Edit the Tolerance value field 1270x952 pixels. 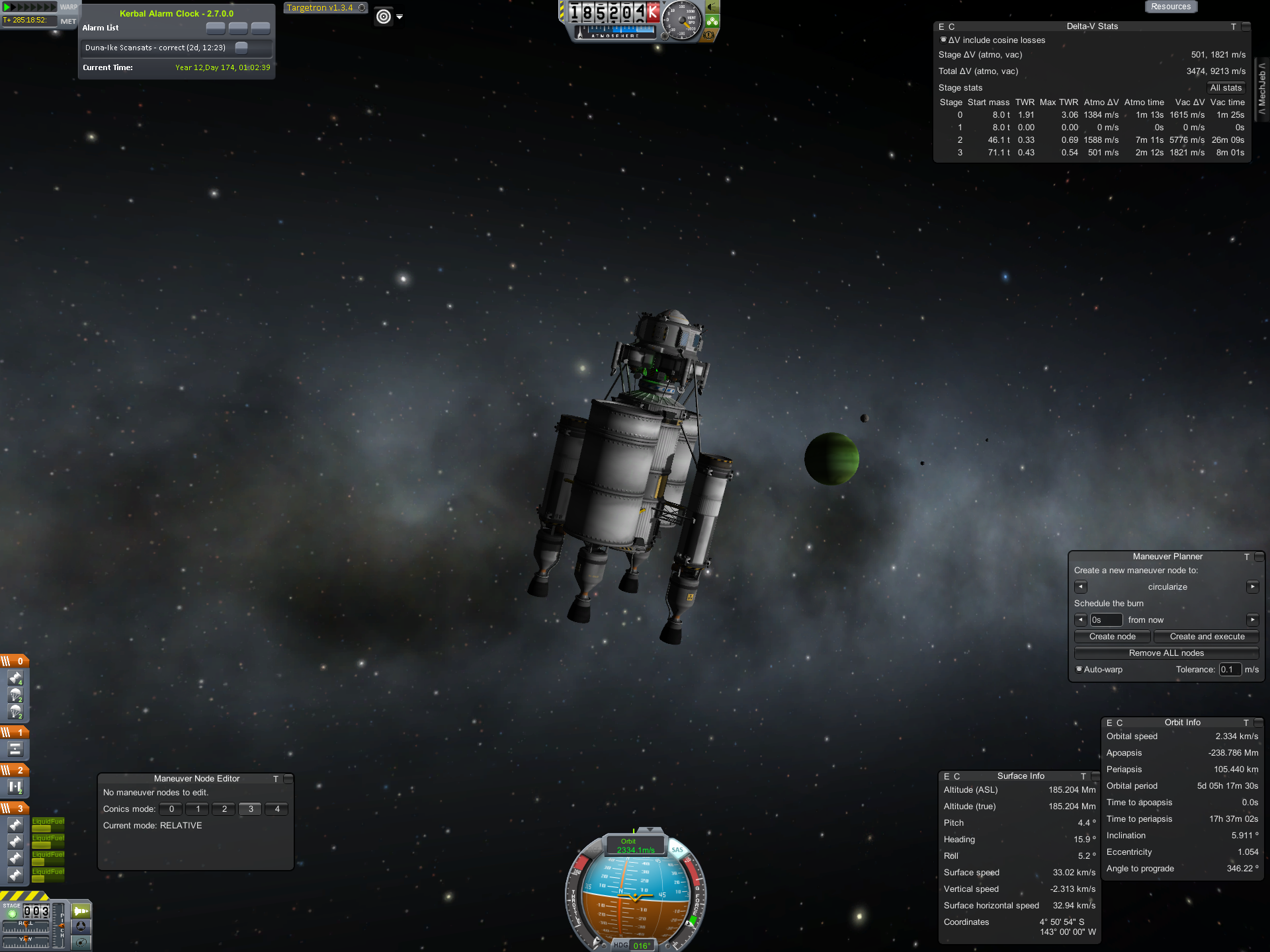(1229, 670)
